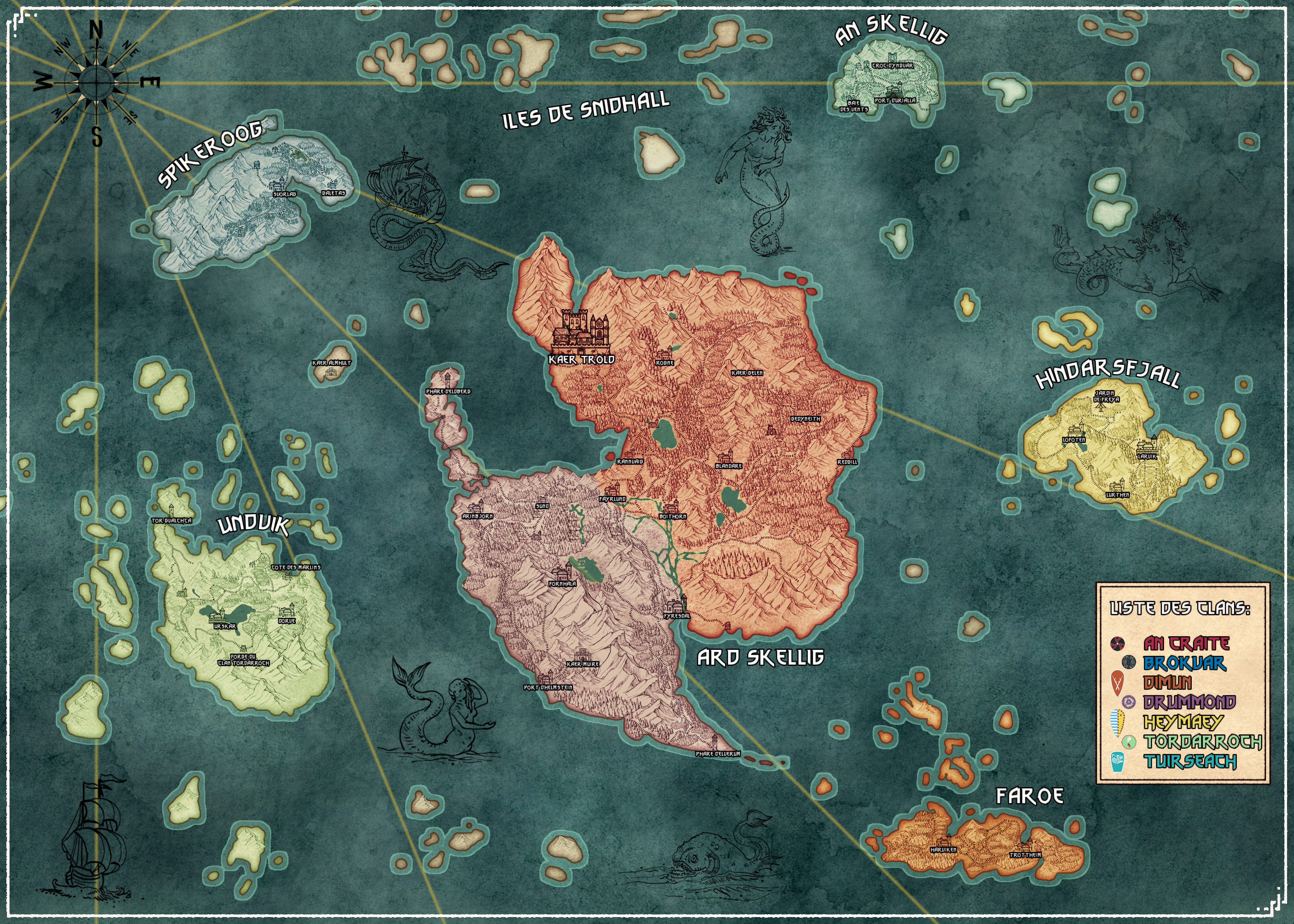Select the Svorlag marker on Spikeroog
This screenshot has width=1294, height=924.
[278, 184]
